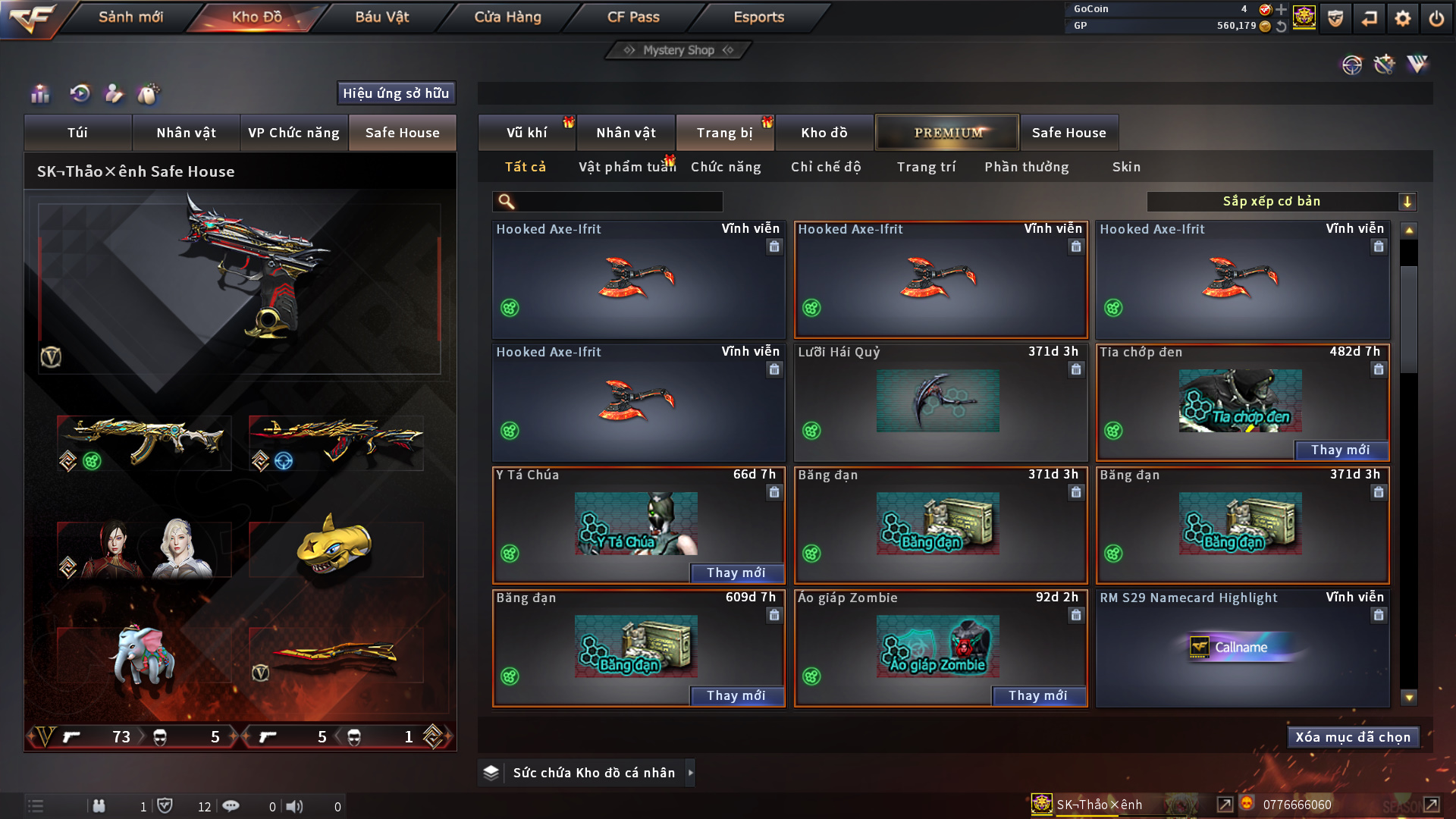Click Xóa mục đã chọn button

(1353, 737)
